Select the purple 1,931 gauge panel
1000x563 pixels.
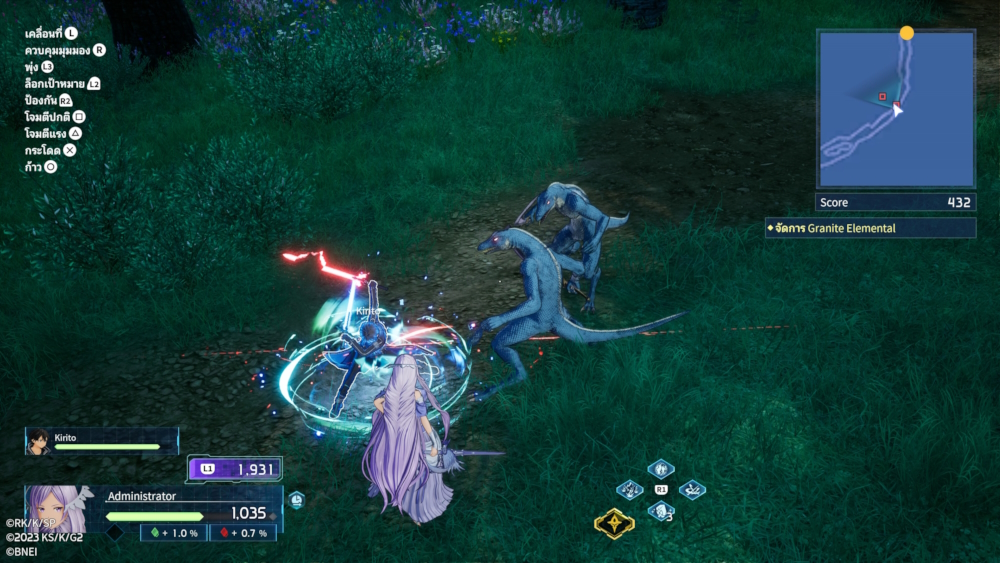(x=235, y=468)
